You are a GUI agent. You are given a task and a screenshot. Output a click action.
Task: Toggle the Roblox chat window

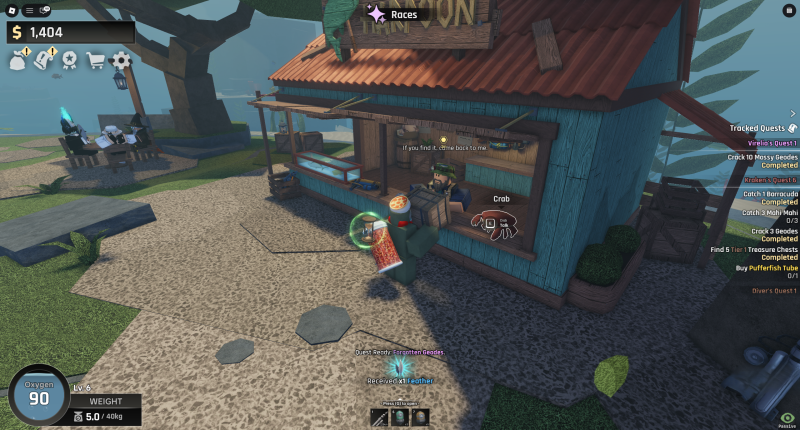pyautogui.click(x=45, y=9)
